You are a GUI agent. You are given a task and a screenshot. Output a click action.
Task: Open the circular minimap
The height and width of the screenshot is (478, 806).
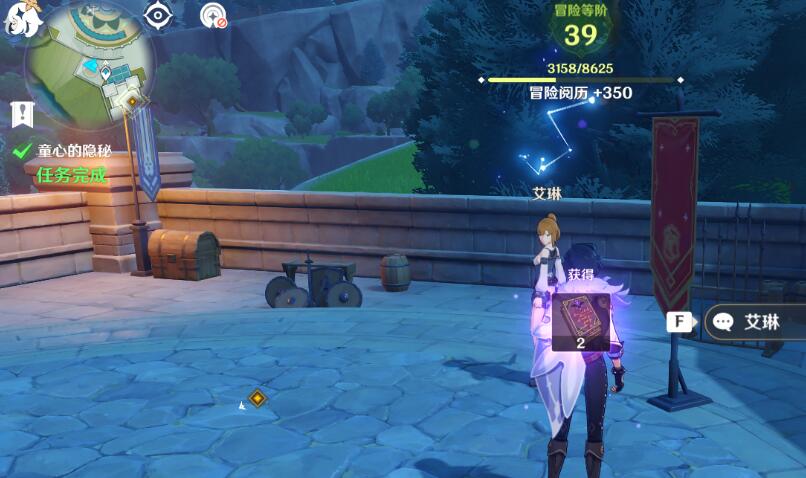90,60
